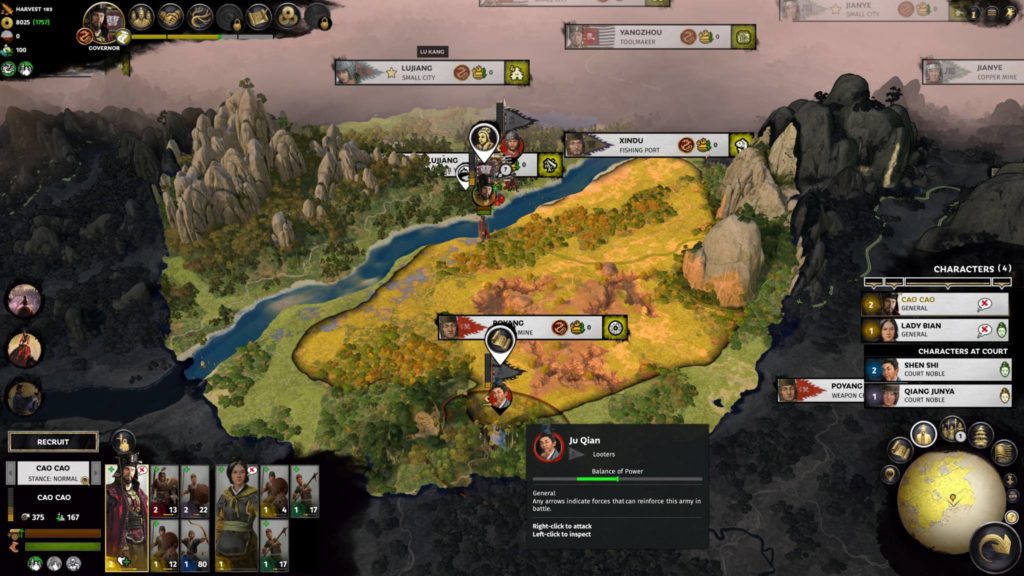Viewport: 1024px width, 576px height.
Task: Select Lady Bian in the characters list
Action: 935,330
